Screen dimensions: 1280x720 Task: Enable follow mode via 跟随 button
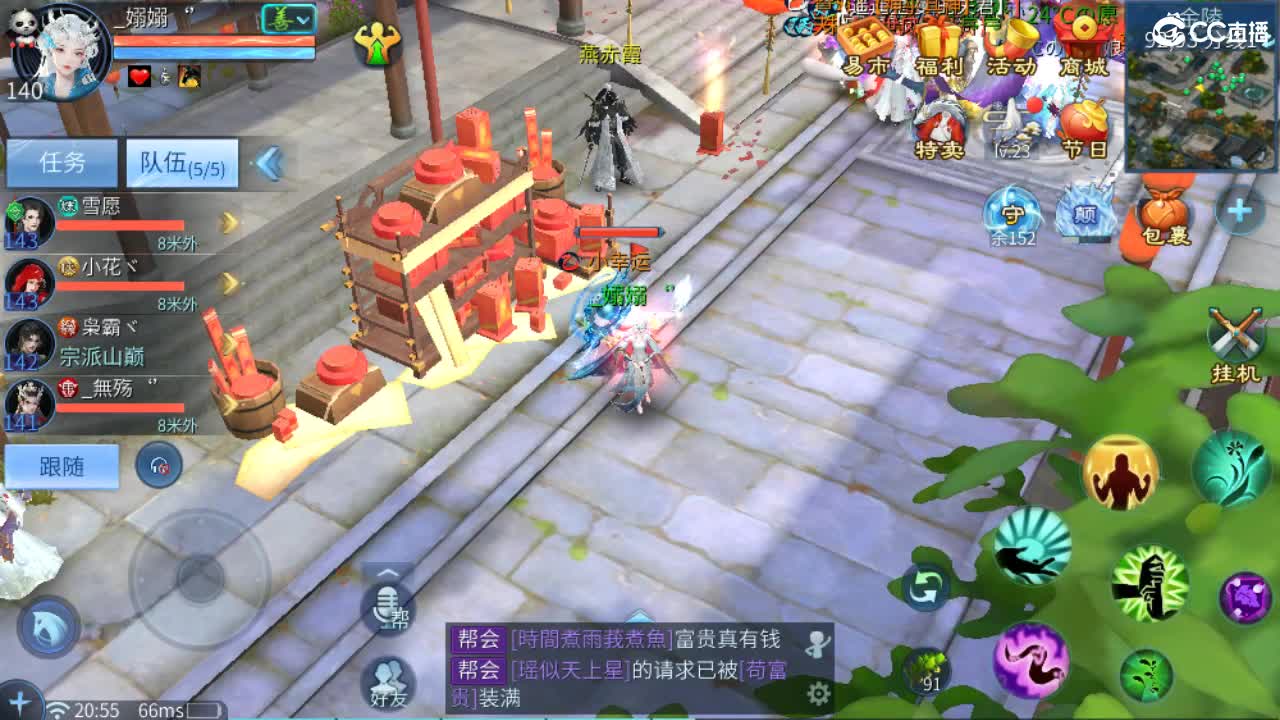tap(62, 467)
